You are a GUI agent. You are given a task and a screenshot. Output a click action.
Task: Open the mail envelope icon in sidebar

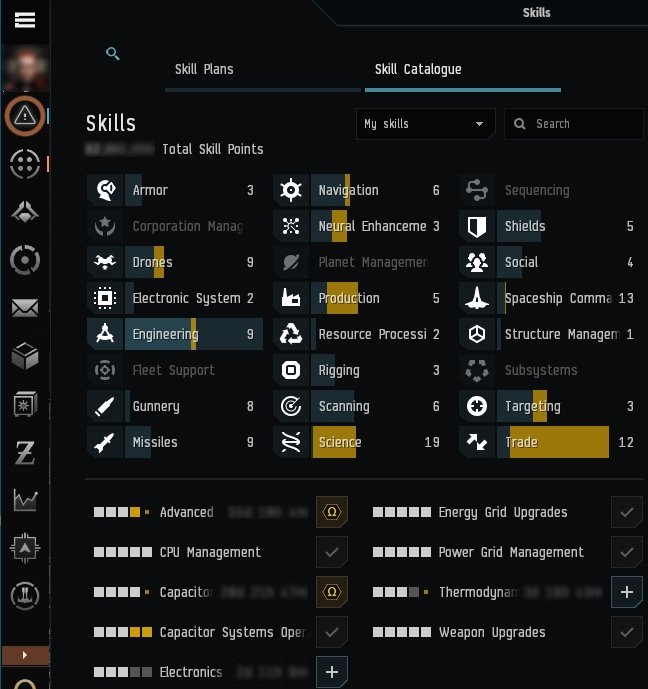click(x=25, y=308)
